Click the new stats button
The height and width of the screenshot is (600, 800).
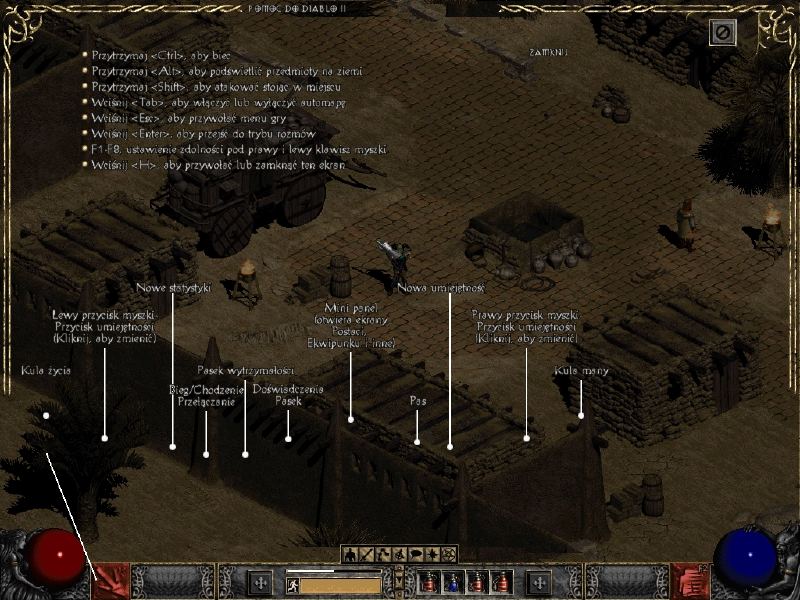pyautogui.click(x=261, y=582)
